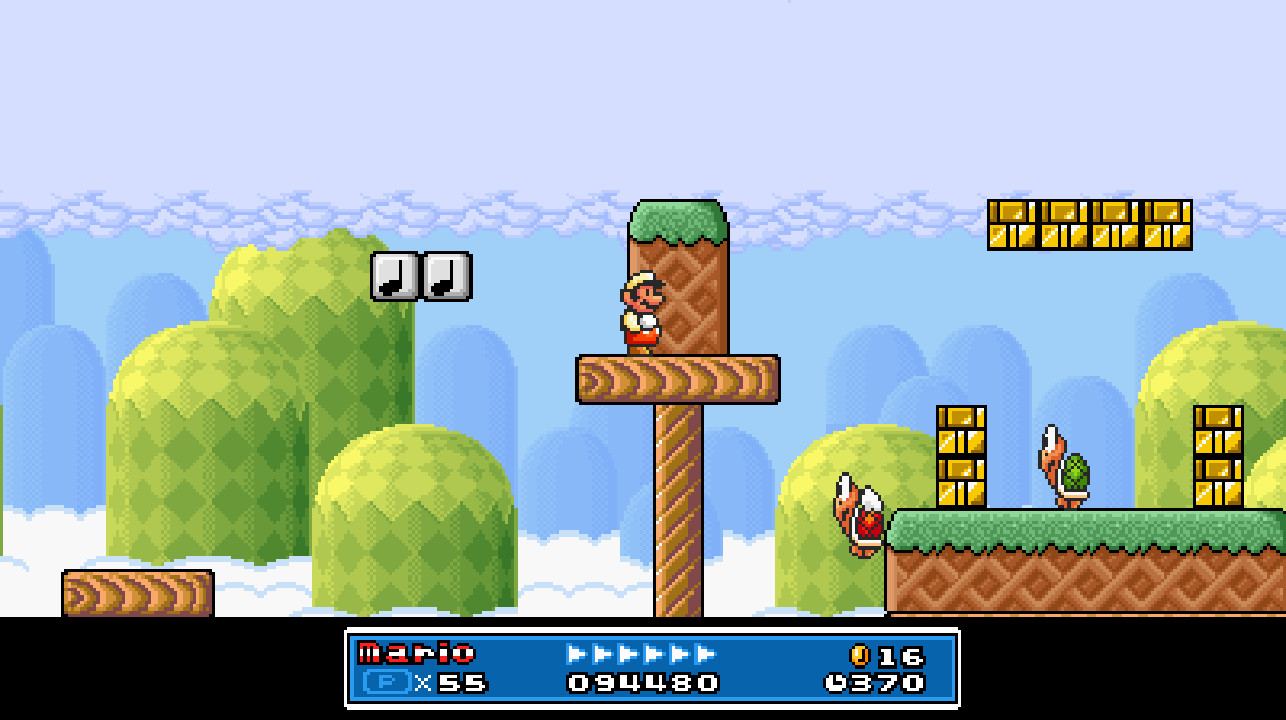Click the grassy top of the tall pillar
Image resolution: width=1286 pixels, height=720 pixels.
point(677,220)
